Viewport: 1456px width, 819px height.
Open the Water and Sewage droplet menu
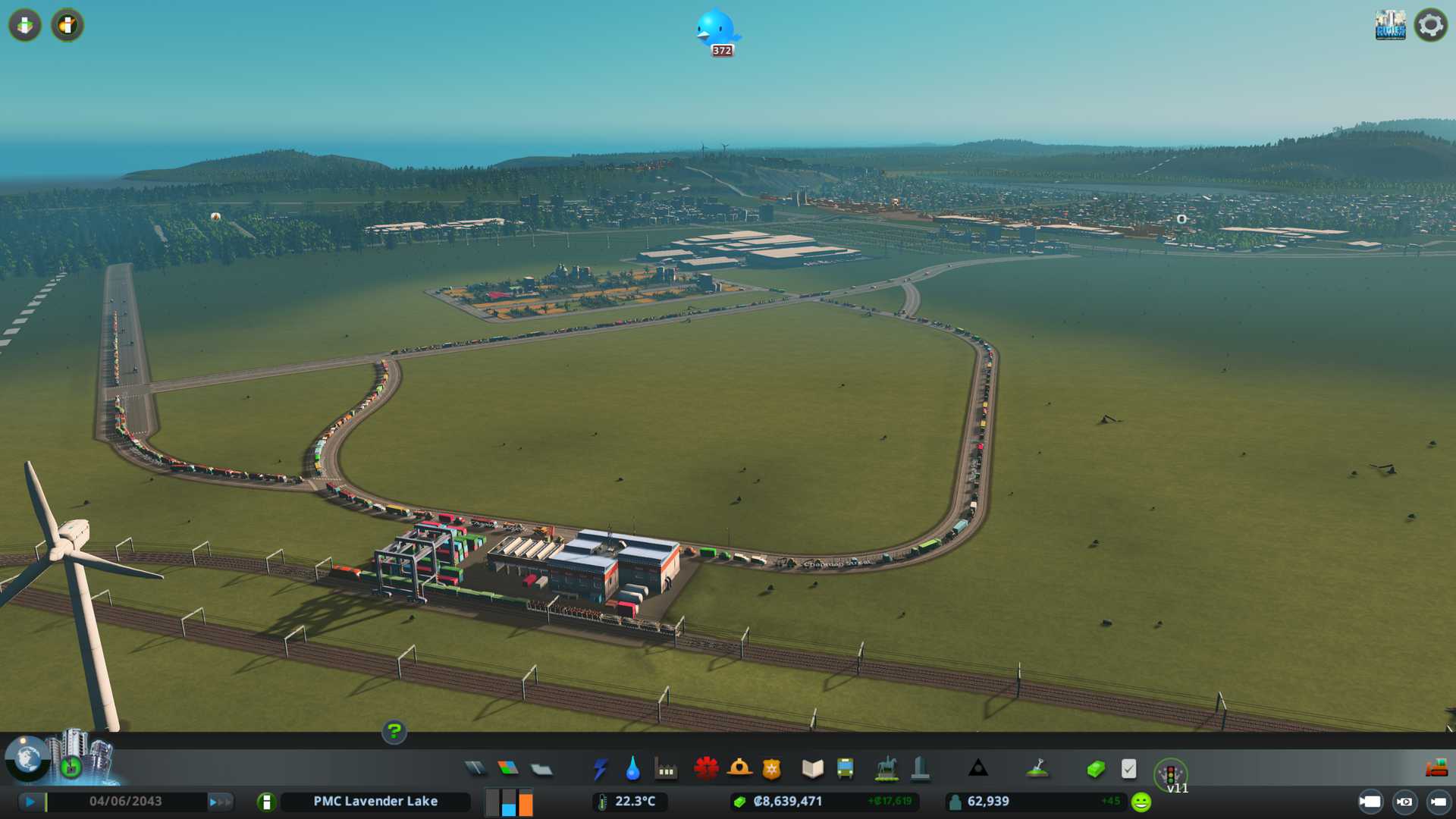tap(632, 769)
